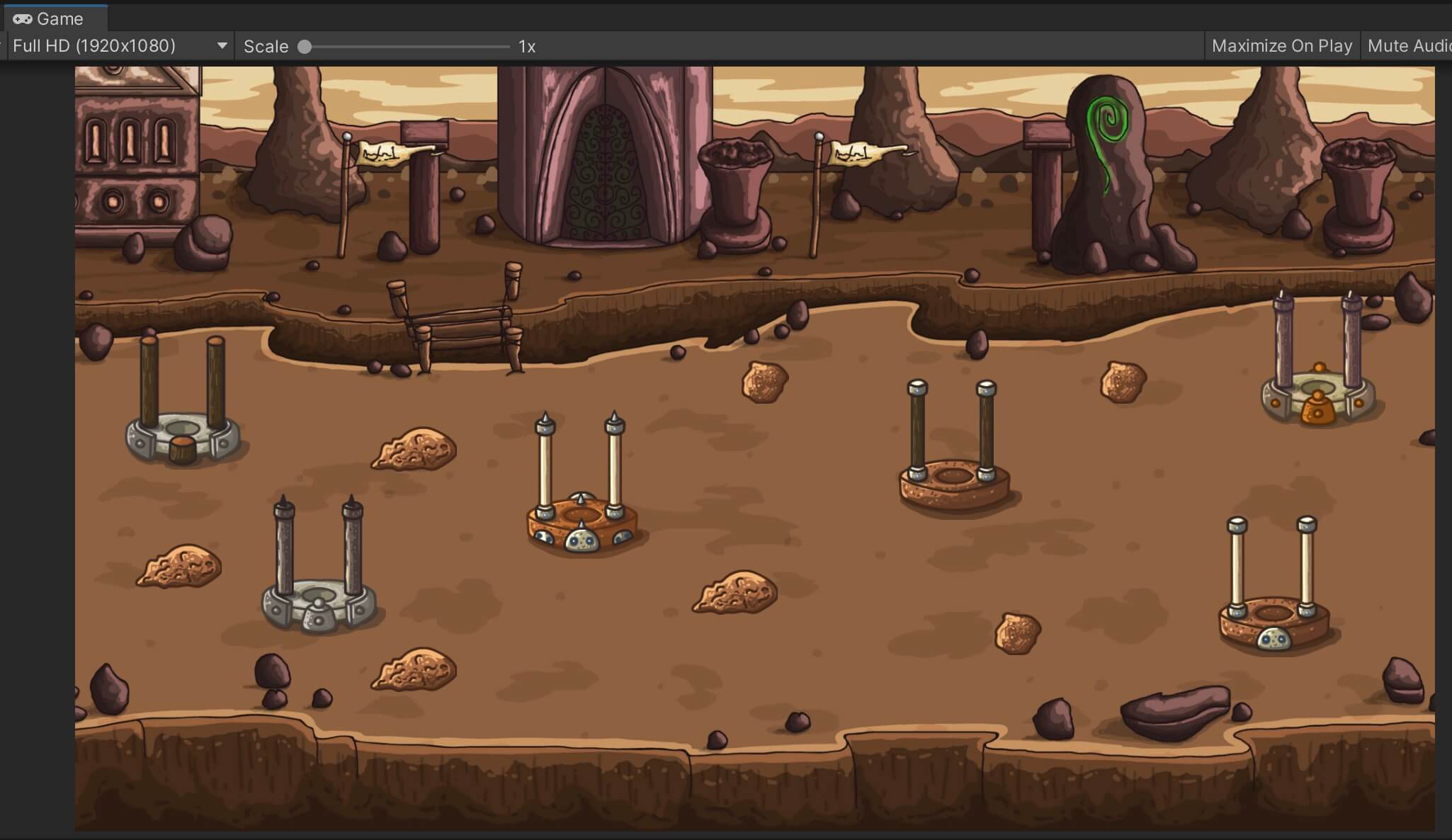Enable Mute Audio

pyautogui.click(x=1411, y=45)
